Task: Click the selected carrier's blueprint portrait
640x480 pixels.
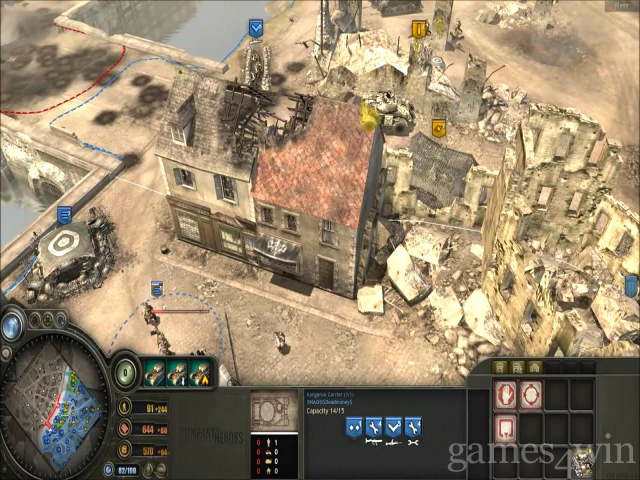Action: 272,413
